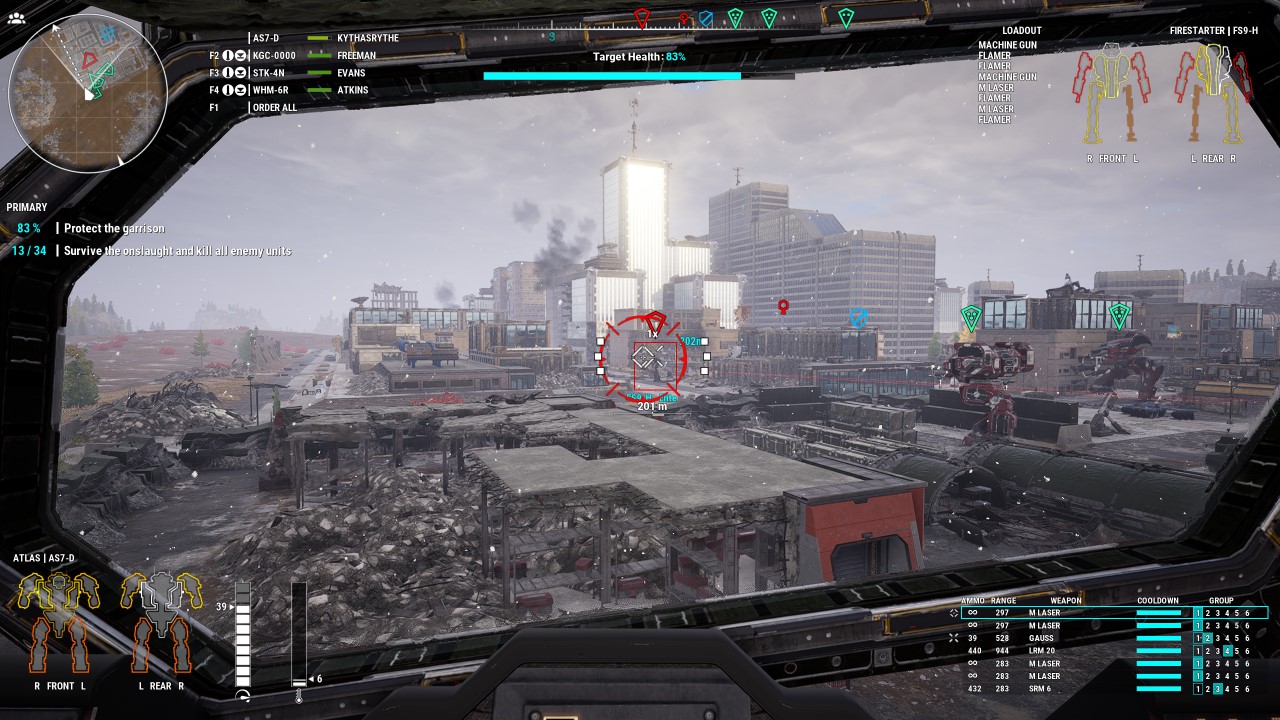Viewport: 1280px width, 720px height.
Task: Click a green lancemate marker on the compass bar
Action: (735, 17)
